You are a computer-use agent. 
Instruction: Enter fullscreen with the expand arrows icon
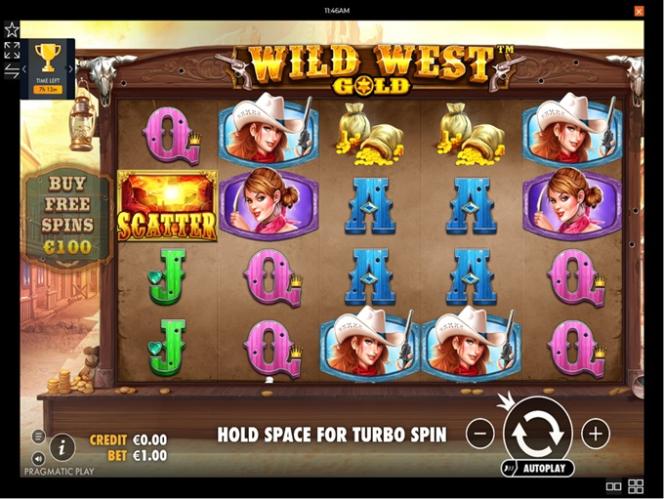(12, 50)
